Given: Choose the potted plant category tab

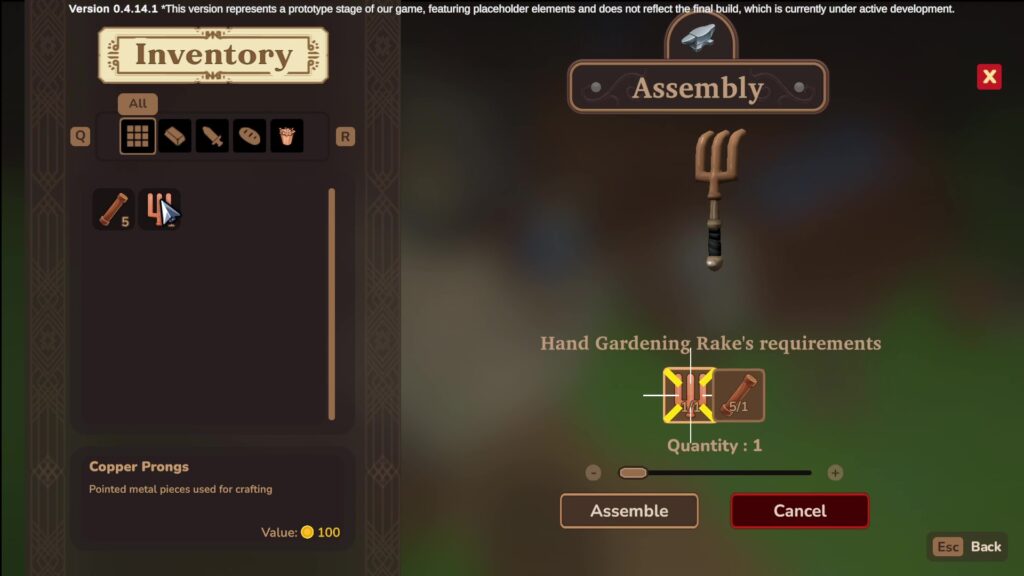Looking at the screenshot, I should pos(286,136).
